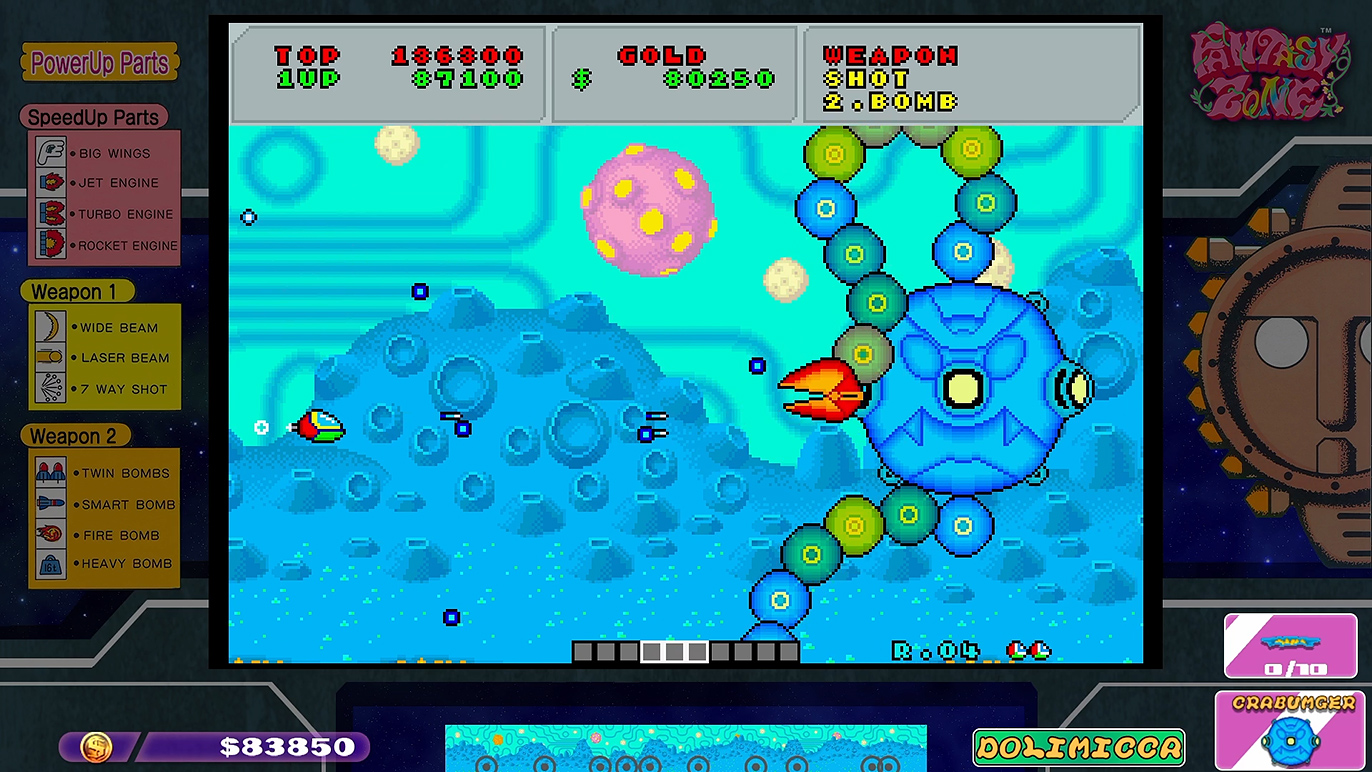
Task: Select the Twin Bombs entry
Action: click(x=105, y=473)
